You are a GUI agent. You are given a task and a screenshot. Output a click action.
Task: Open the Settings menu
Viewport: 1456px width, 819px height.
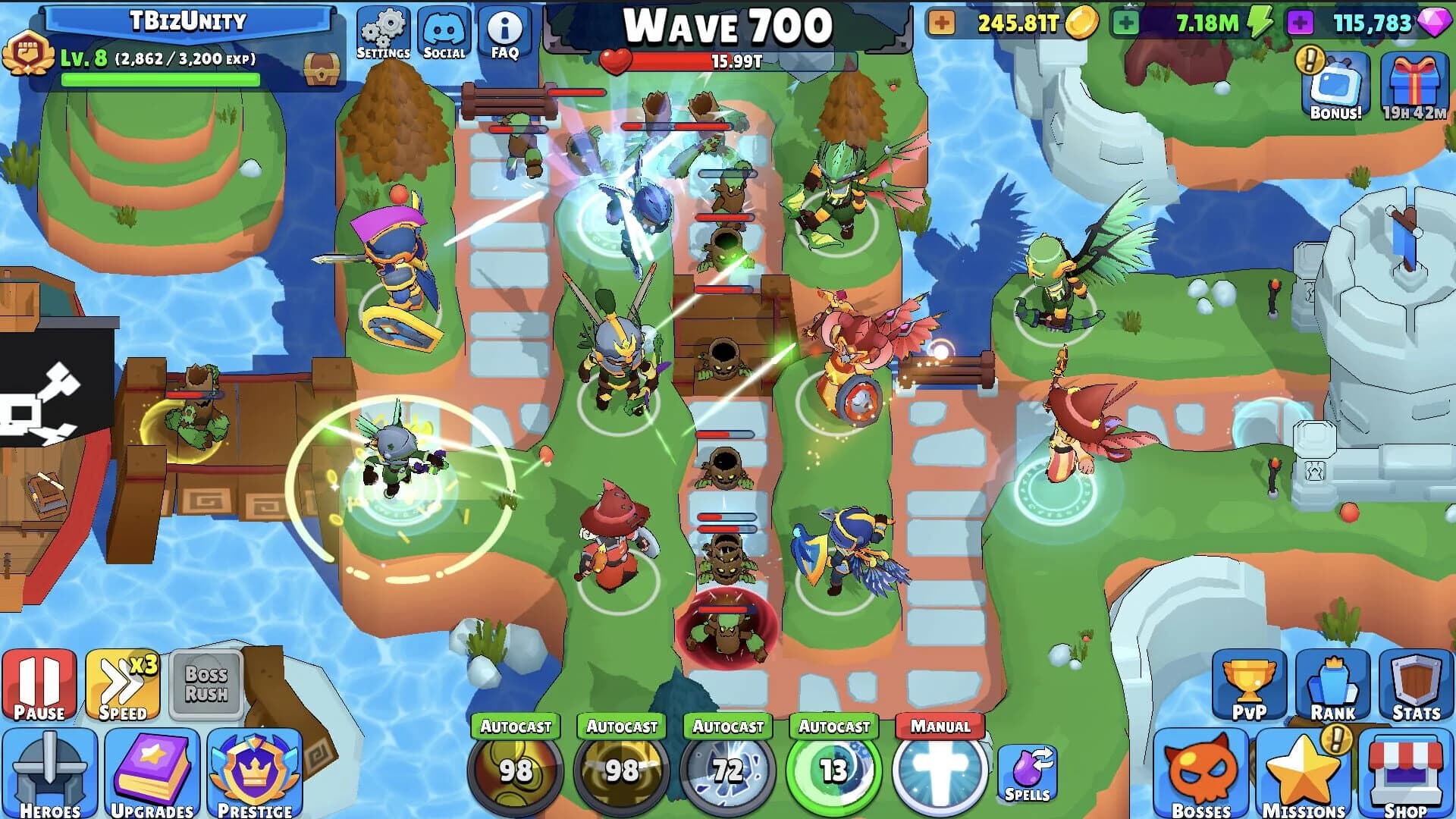384,30
